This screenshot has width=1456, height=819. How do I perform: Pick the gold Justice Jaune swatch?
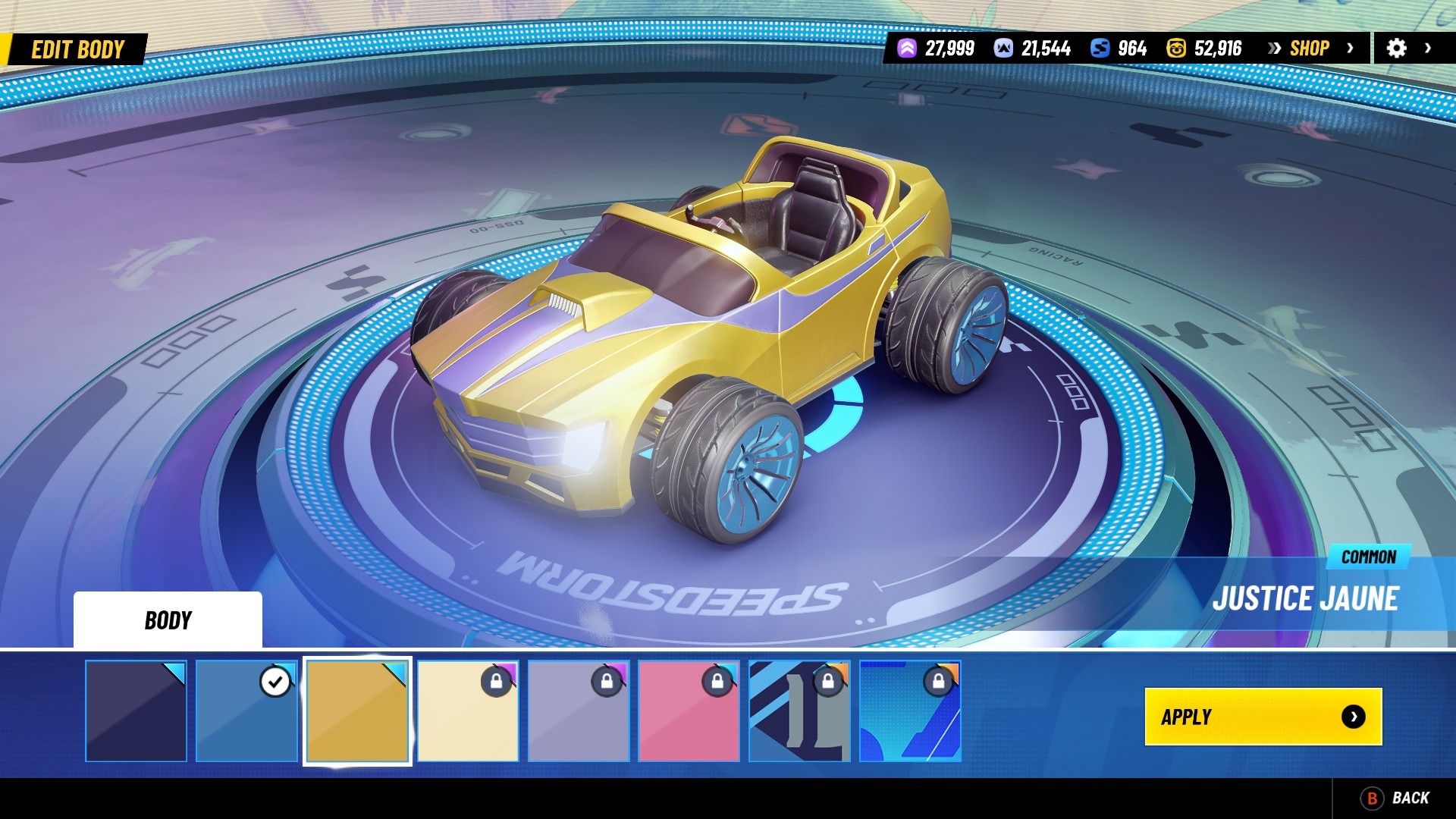(x=357, y=711)
